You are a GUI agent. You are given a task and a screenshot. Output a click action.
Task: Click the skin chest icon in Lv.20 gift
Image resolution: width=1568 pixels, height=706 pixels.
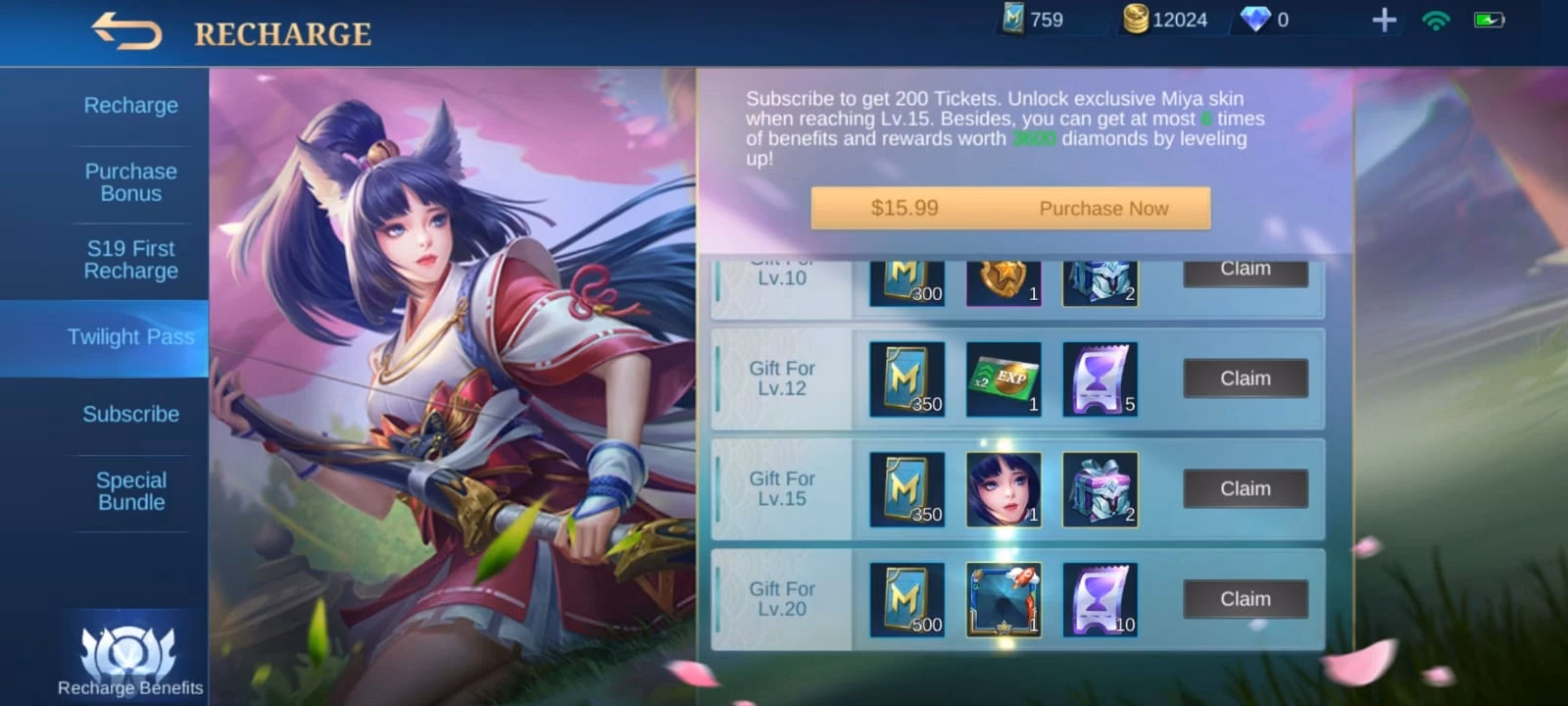pyautogui.click(x=1003, y=598)
